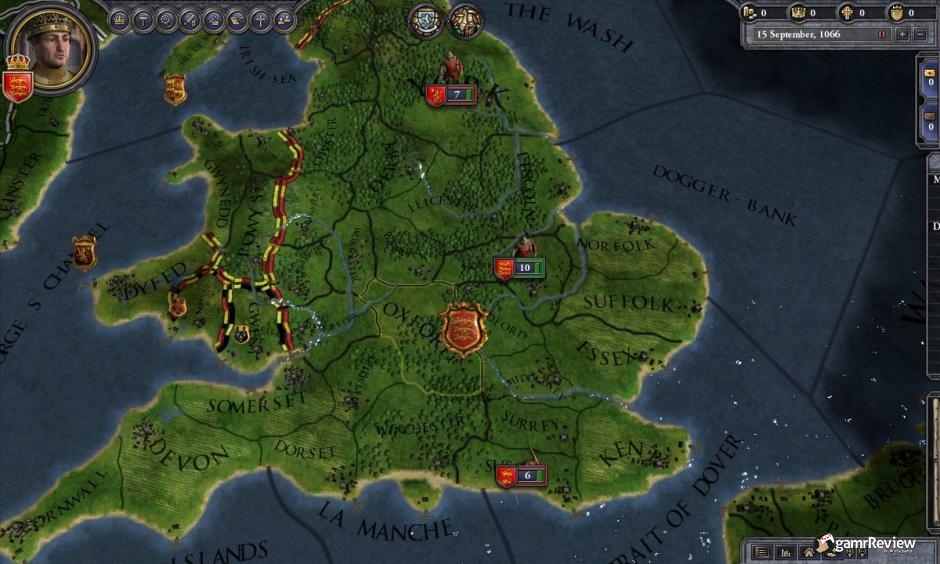The width and height of the screenshot is (940, 564).
Task: Click the round knights alert icon
Action: tap(465, 20)
